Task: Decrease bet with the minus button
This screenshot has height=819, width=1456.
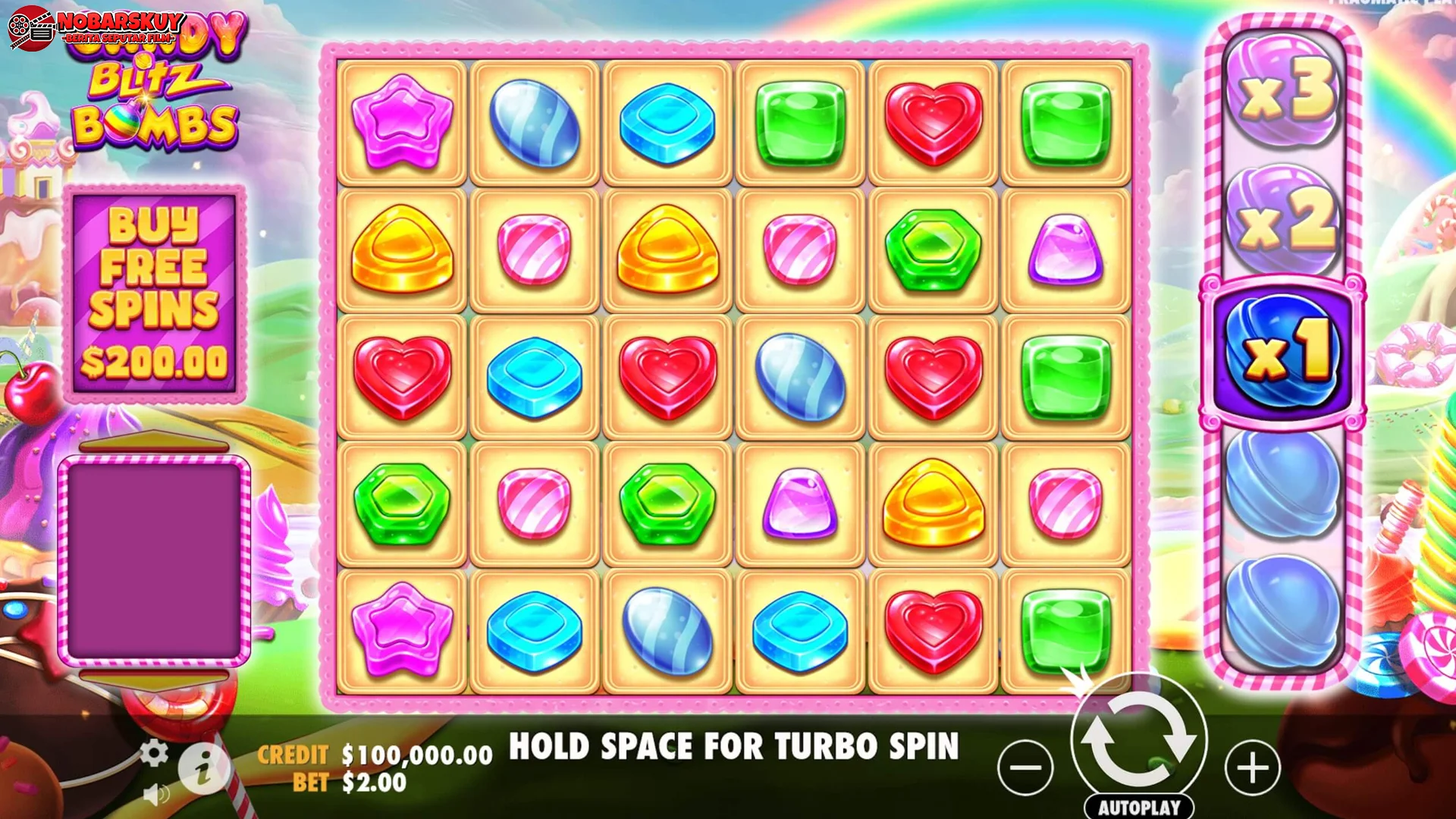Action: click(1025, 766)
